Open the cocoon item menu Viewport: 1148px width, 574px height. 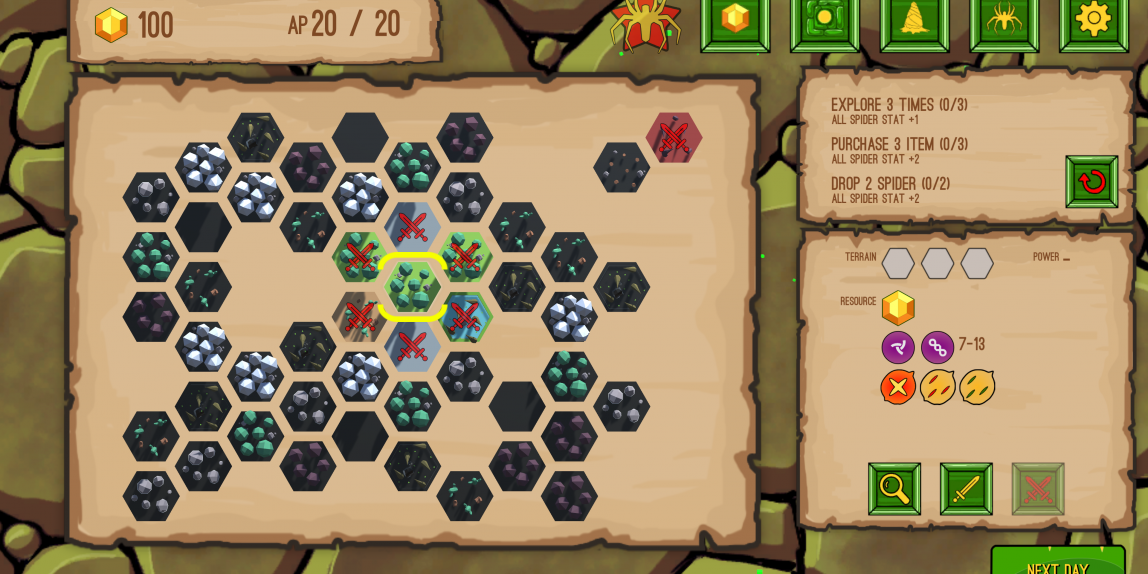(x=914, y=20)
